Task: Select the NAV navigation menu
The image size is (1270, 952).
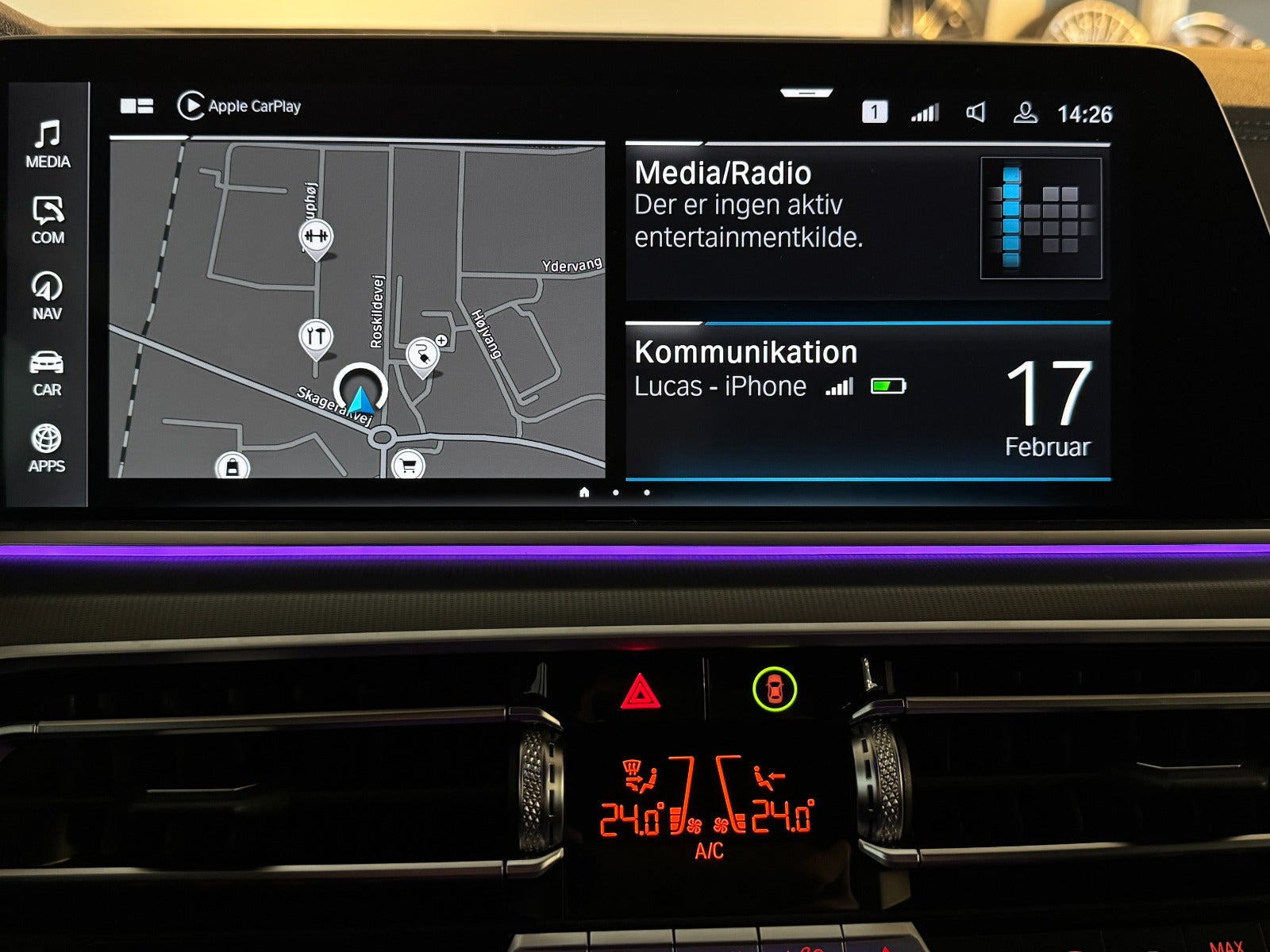Action: [x=48, y=296]
